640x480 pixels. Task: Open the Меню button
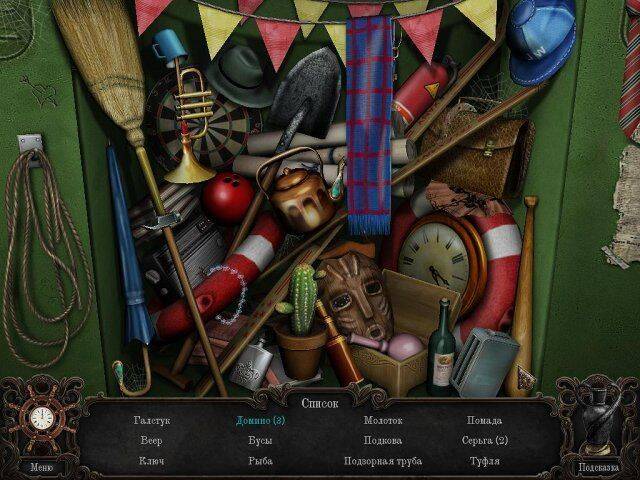coord(41,466)
